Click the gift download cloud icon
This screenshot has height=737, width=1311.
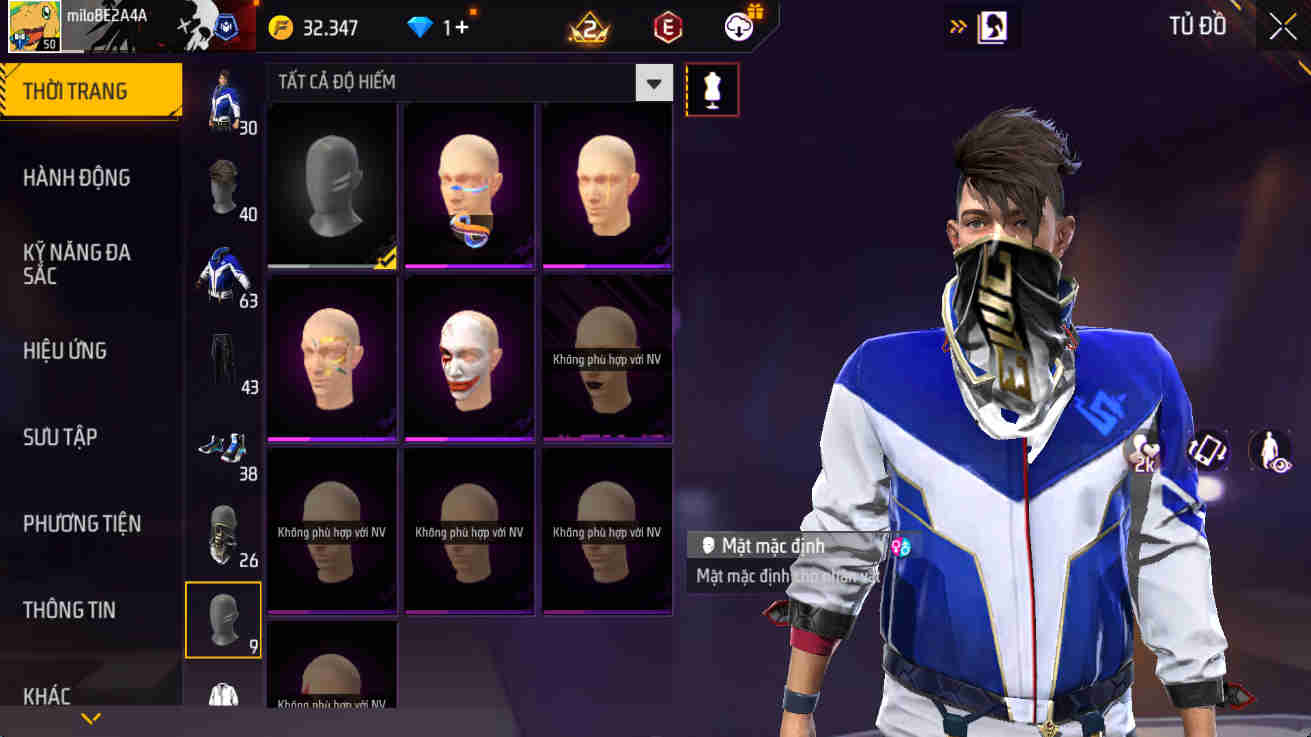(x=740, y=27)
